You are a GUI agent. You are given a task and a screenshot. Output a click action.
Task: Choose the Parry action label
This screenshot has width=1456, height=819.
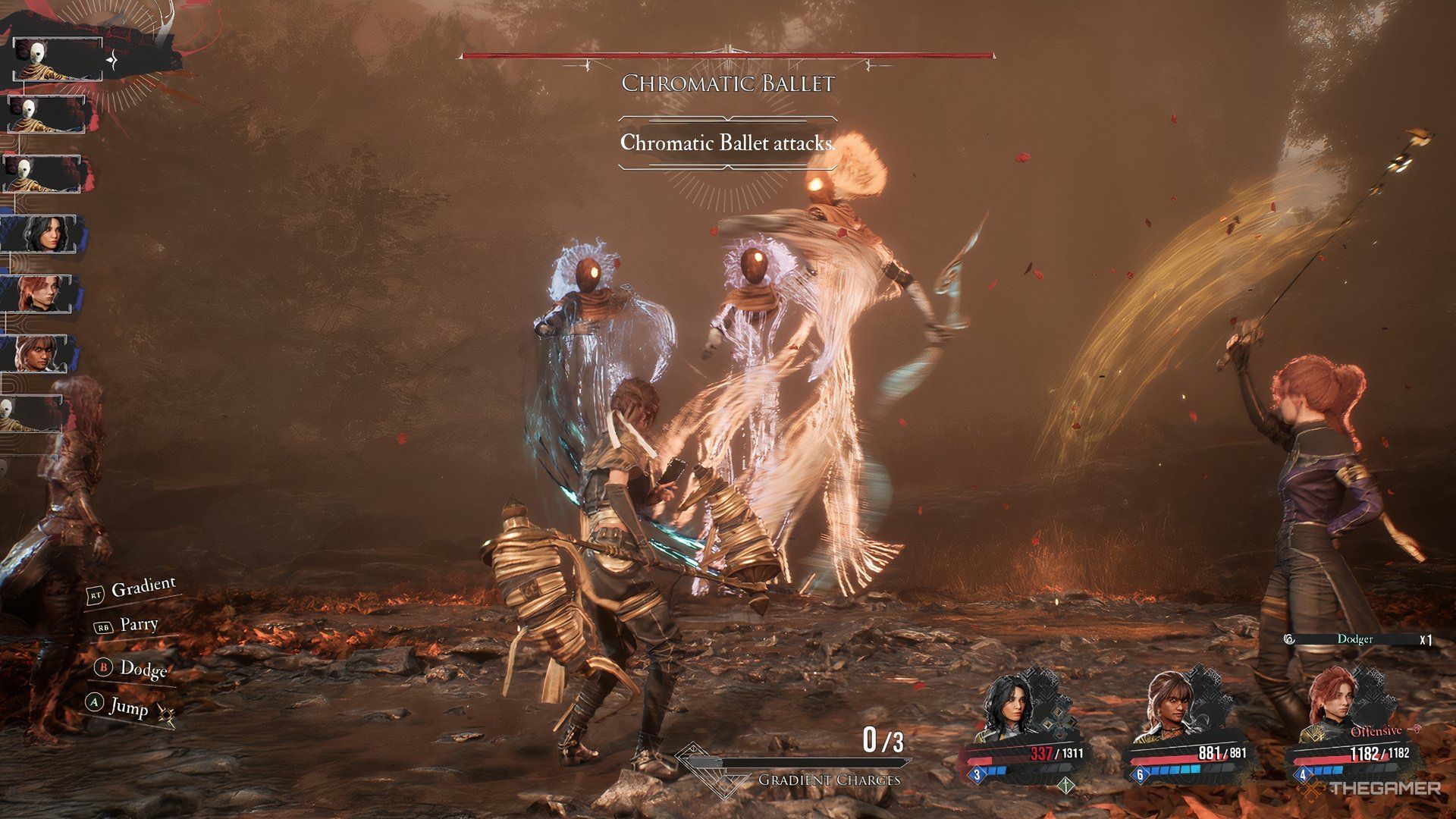click(138, 626)
